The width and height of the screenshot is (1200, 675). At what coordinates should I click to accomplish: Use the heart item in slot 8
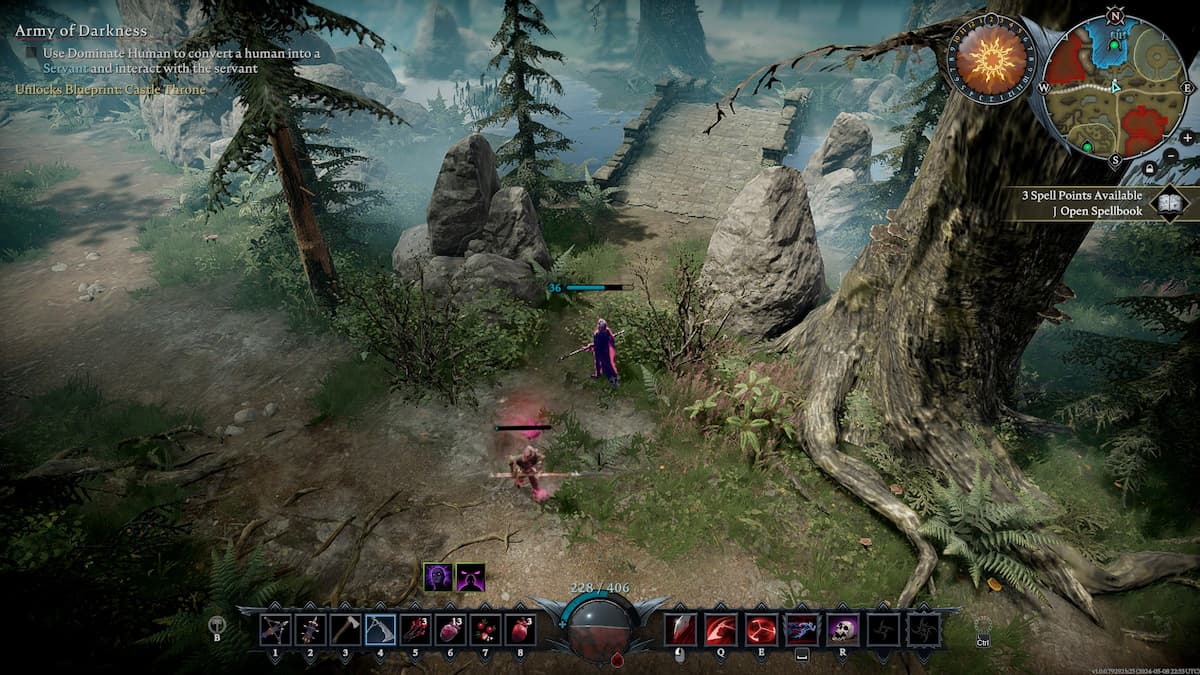(x=520, y=629)
